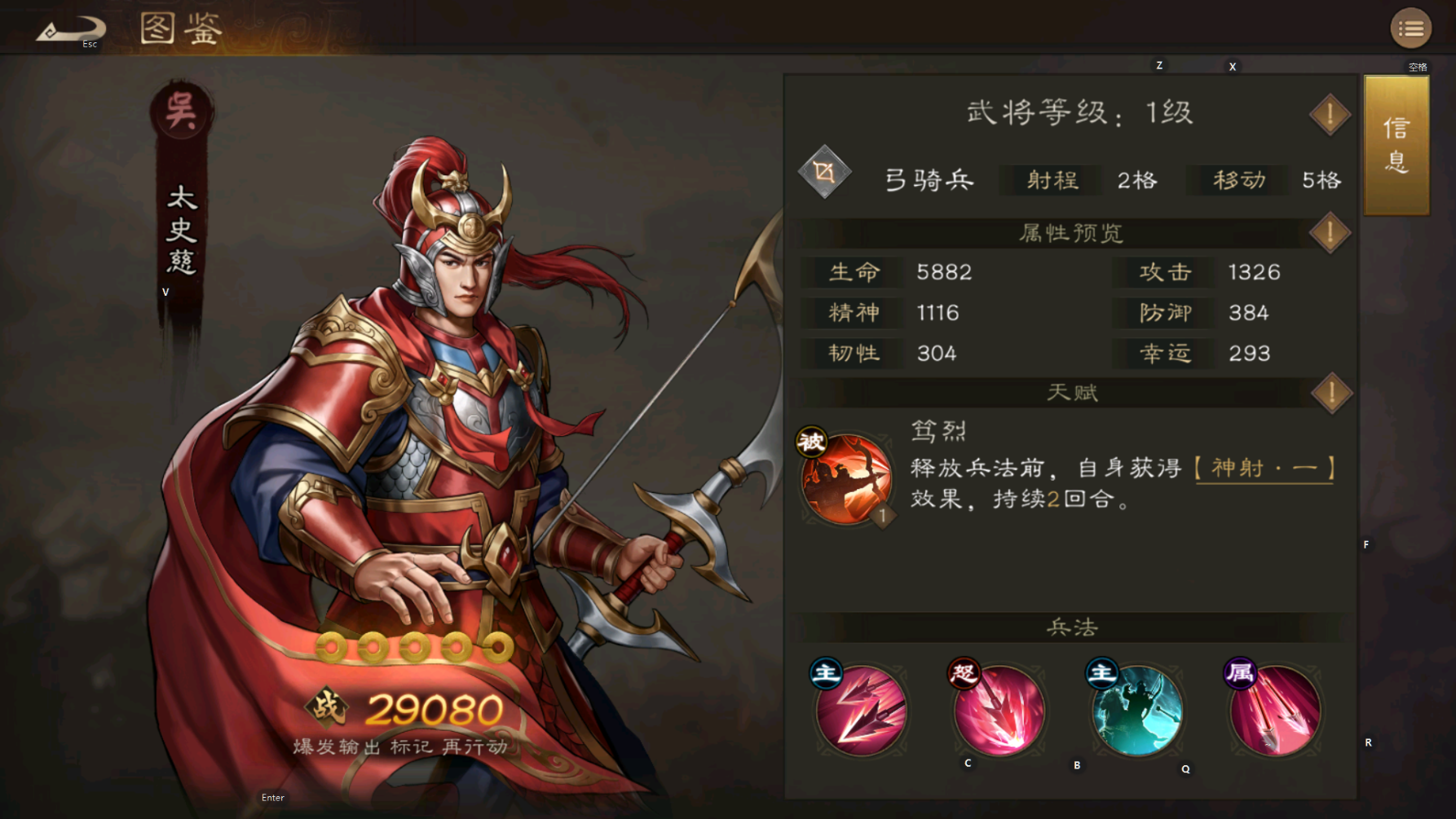The width and height of the screenshot is (1456, 819).
Task: Click the 射程 range label button
Action: click(1050, 180)
